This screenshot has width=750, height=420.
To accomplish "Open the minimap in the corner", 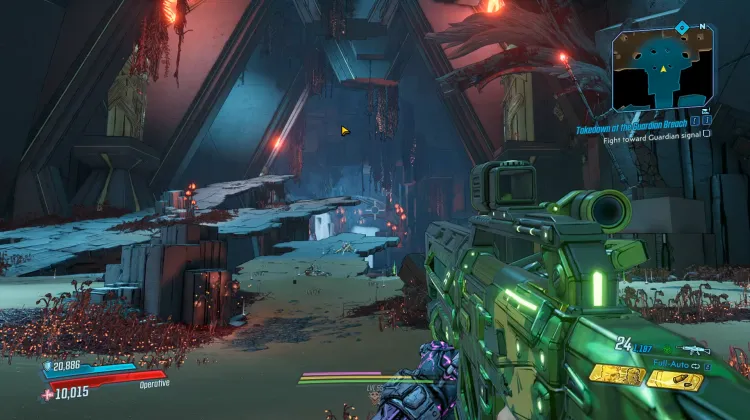I will click(x=663, y=68).
